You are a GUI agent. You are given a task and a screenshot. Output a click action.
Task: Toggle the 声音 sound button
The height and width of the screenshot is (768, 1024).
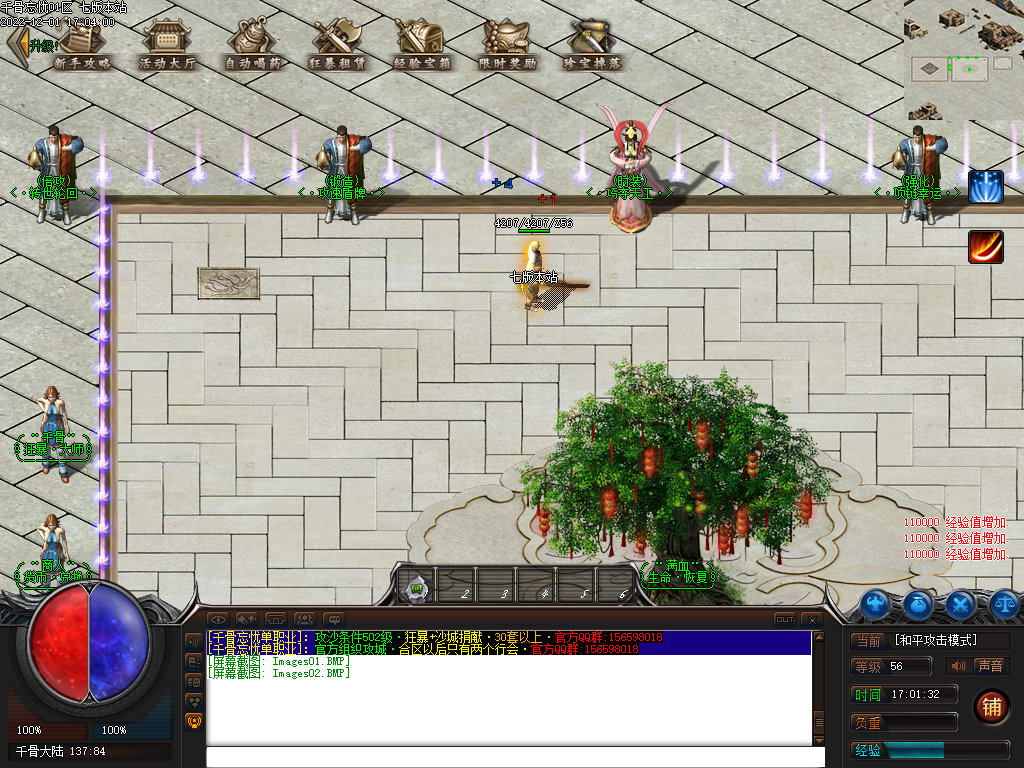[989, 666]
